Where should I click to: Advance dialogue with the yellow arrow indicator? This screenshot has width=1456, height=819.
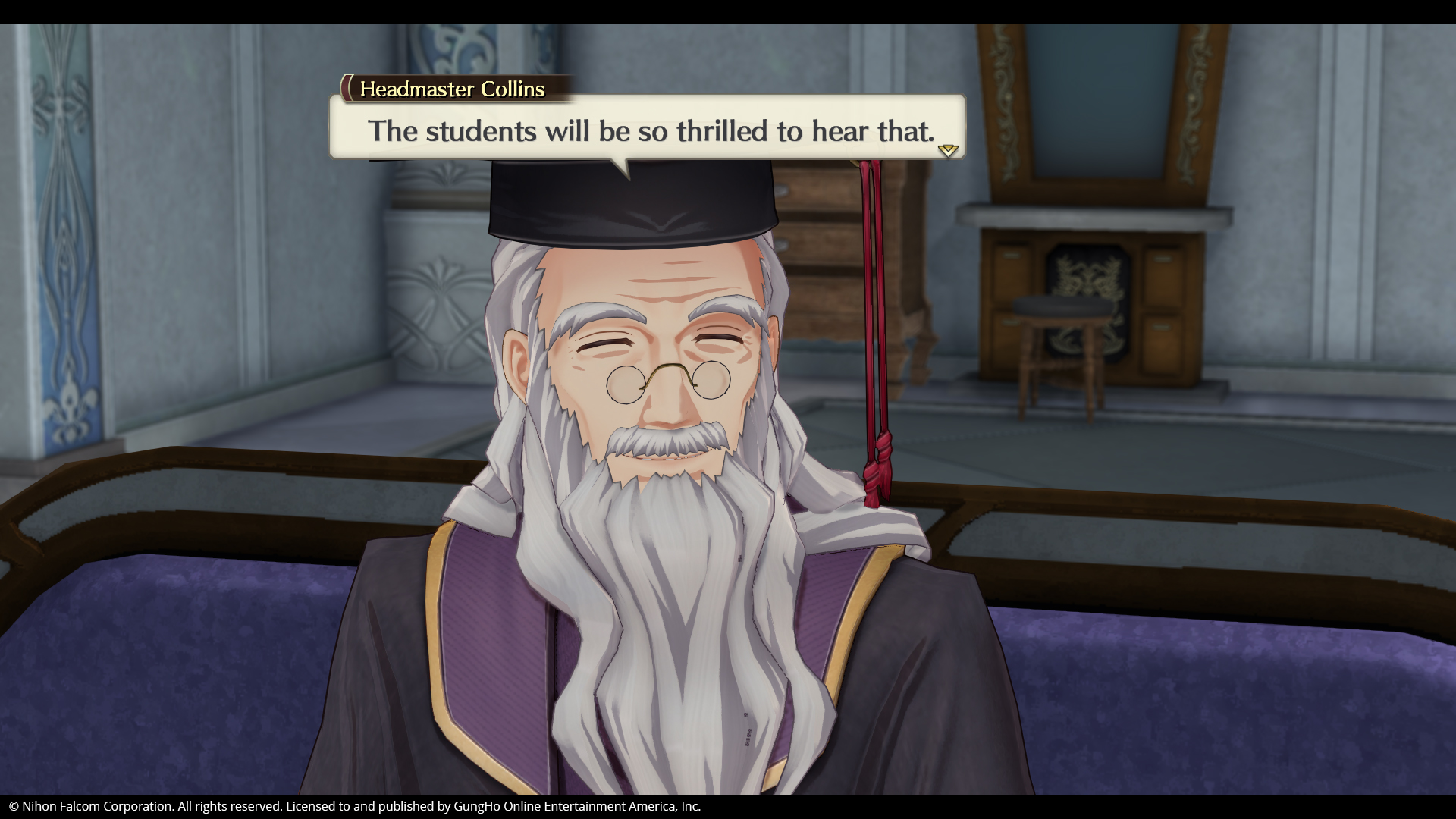948,150
